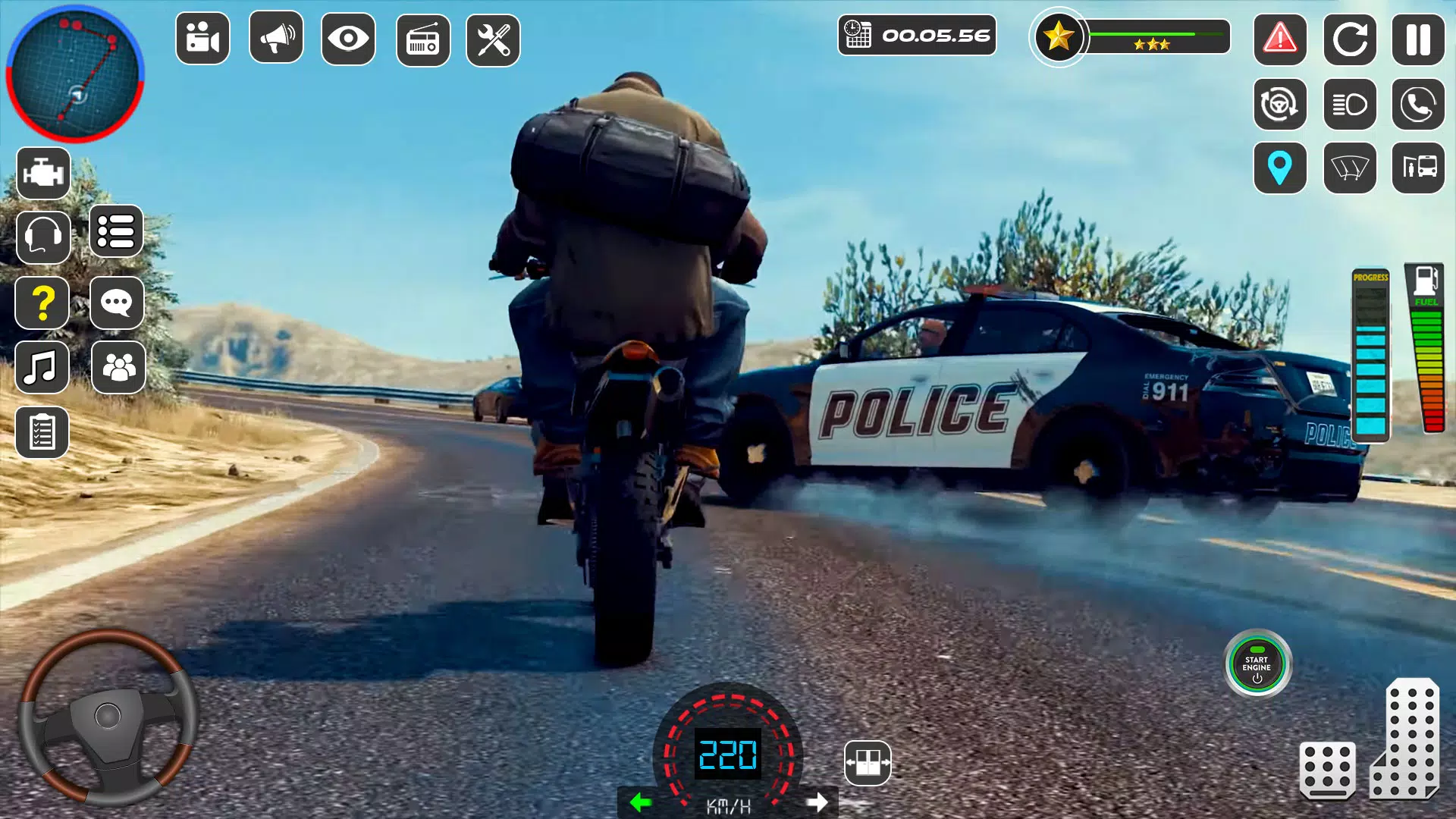
Task: Open the quest clipboard menu
Action: [42, 432]
